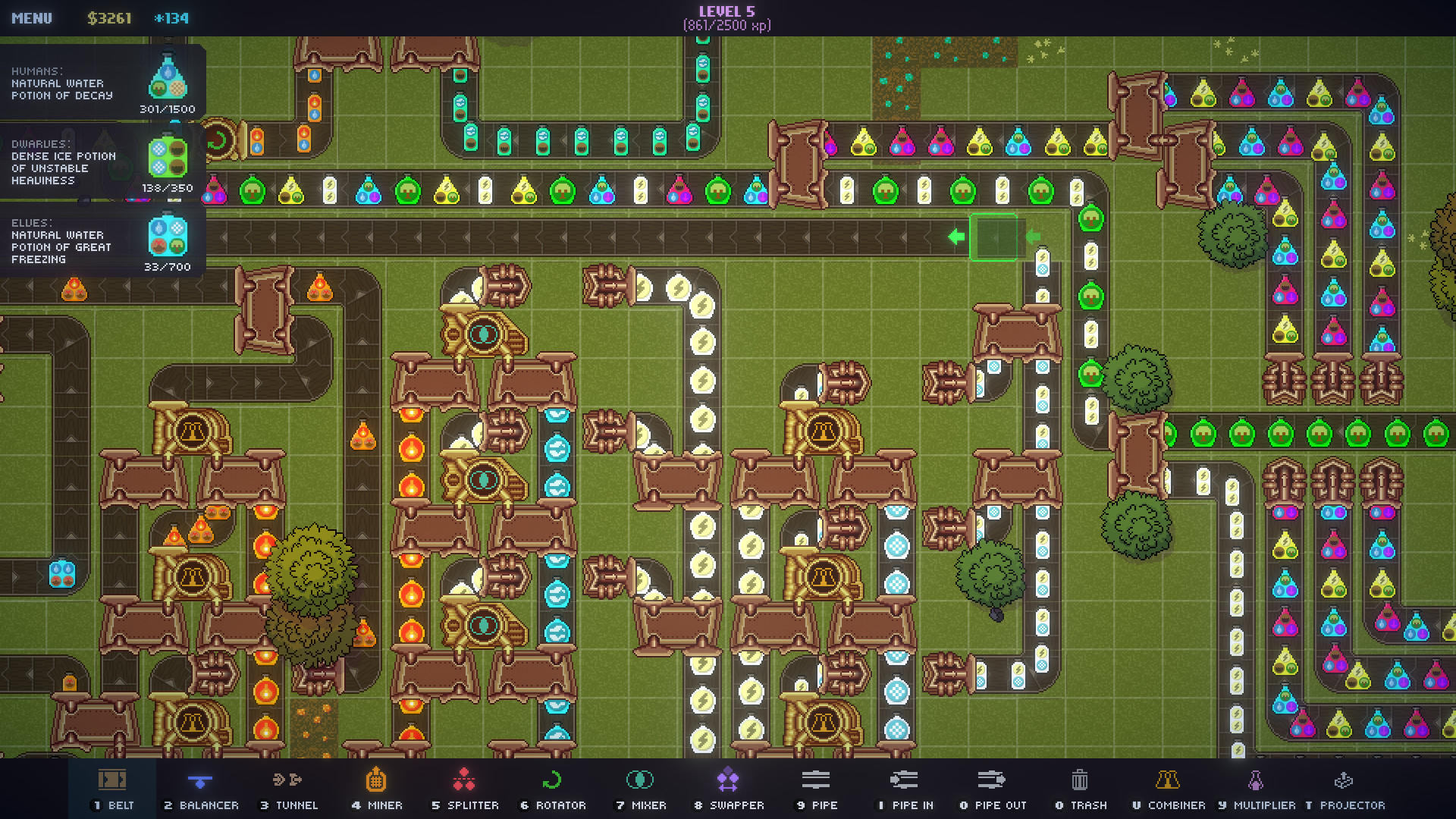This screenshot has width=1456, height=819.
Task: Click the Level 5 XP progress display
Action: click(728, 17)
